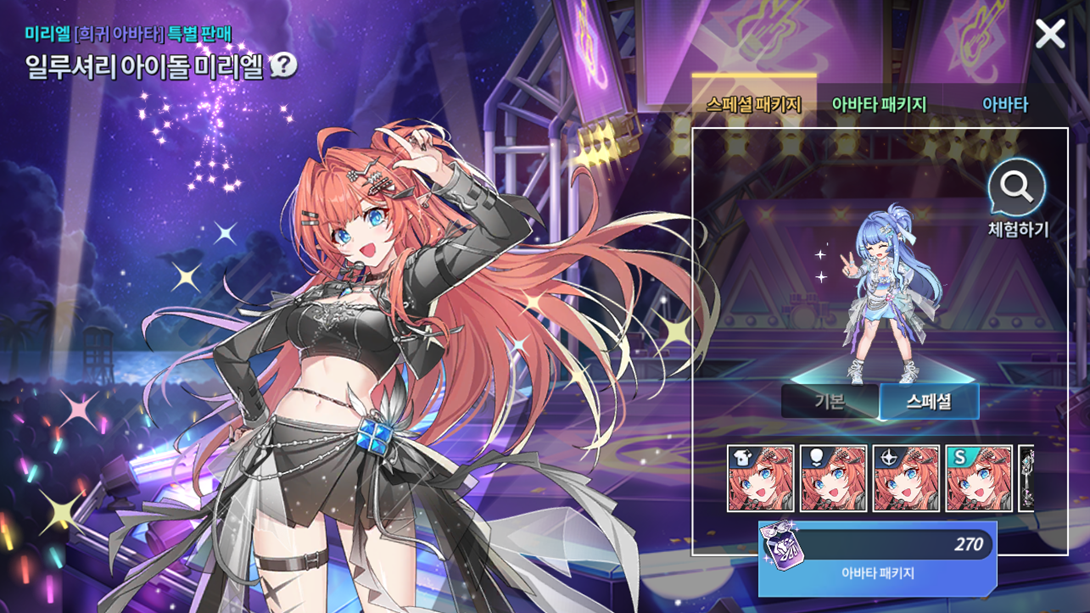Select the S-marked avatar thumbnail
Screen dimensions: 1090x613
coord(979,479)
